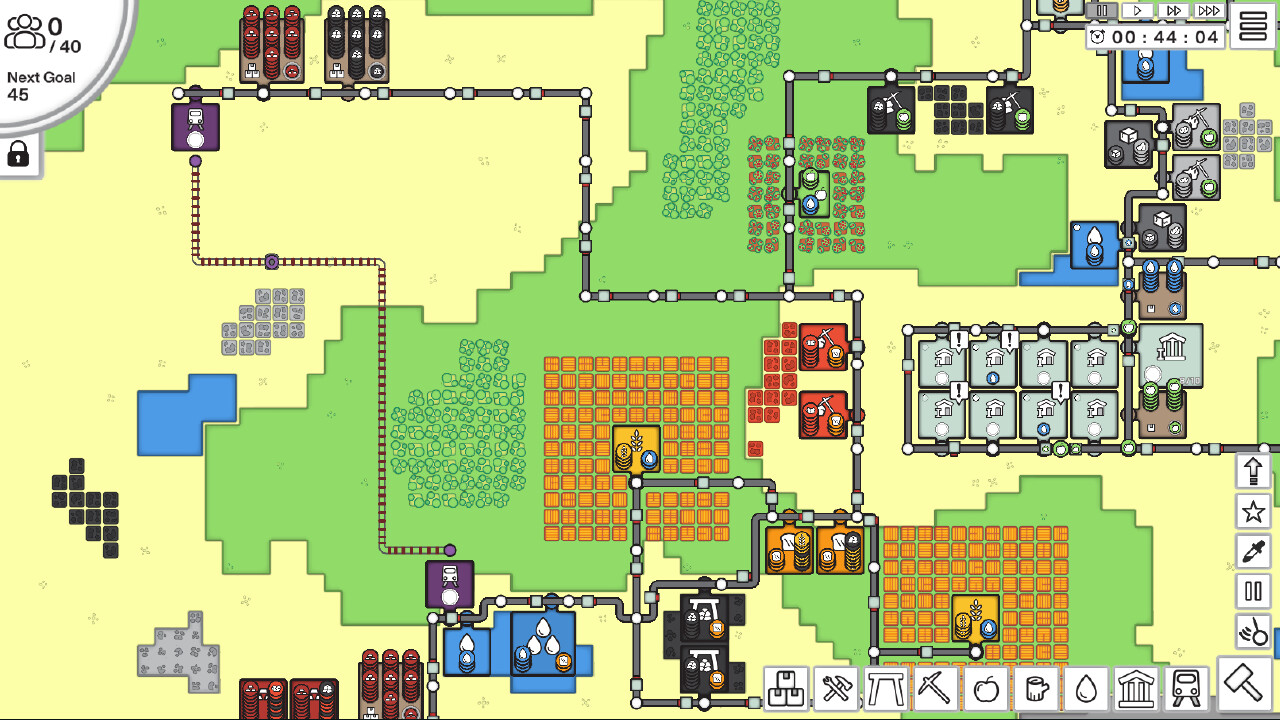Toggle the pause button in the right sidebar
This screenshot has width=1280, height=720.
click(1253, 591)
